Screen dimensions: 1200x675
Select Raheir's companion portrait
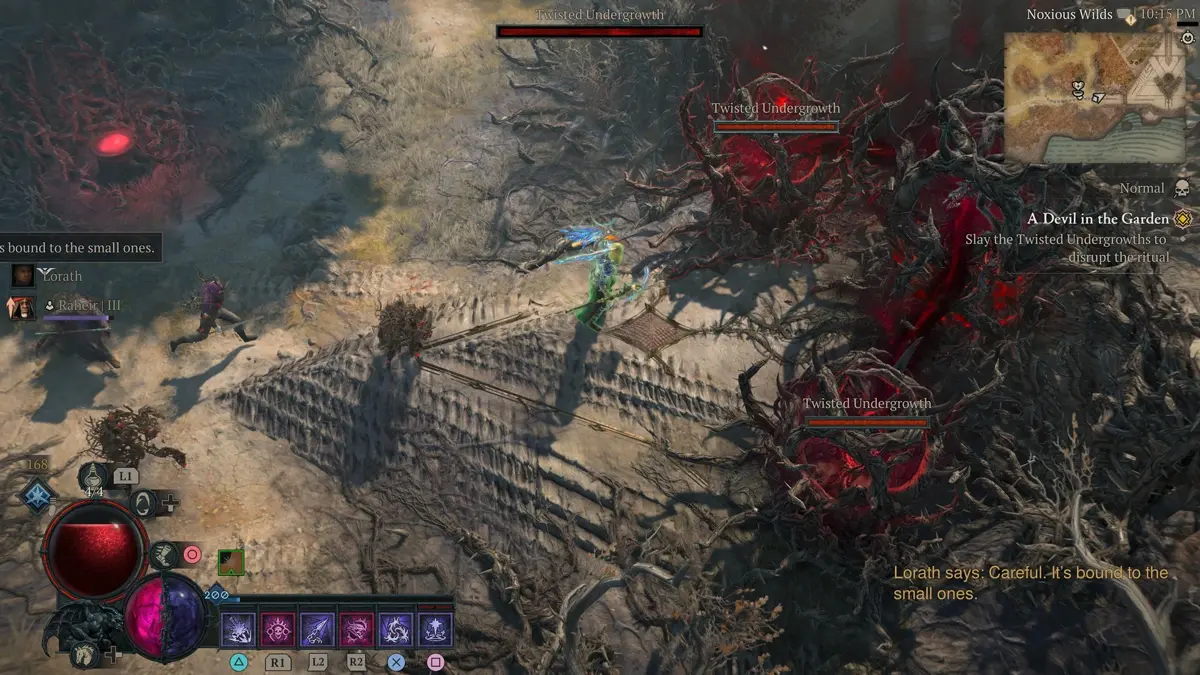[22, 306]
